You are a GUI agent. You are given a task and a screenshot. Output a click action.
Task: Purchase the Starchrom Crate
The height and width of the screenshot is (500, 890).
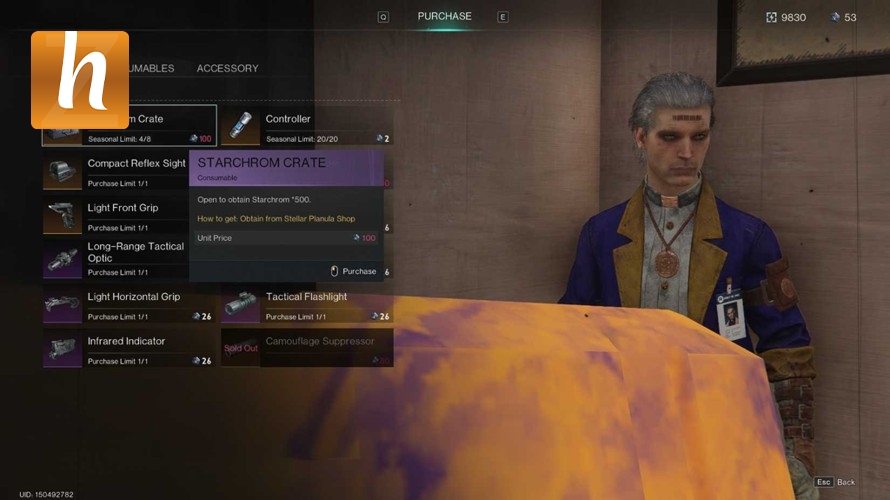click(x=353, y=271)
